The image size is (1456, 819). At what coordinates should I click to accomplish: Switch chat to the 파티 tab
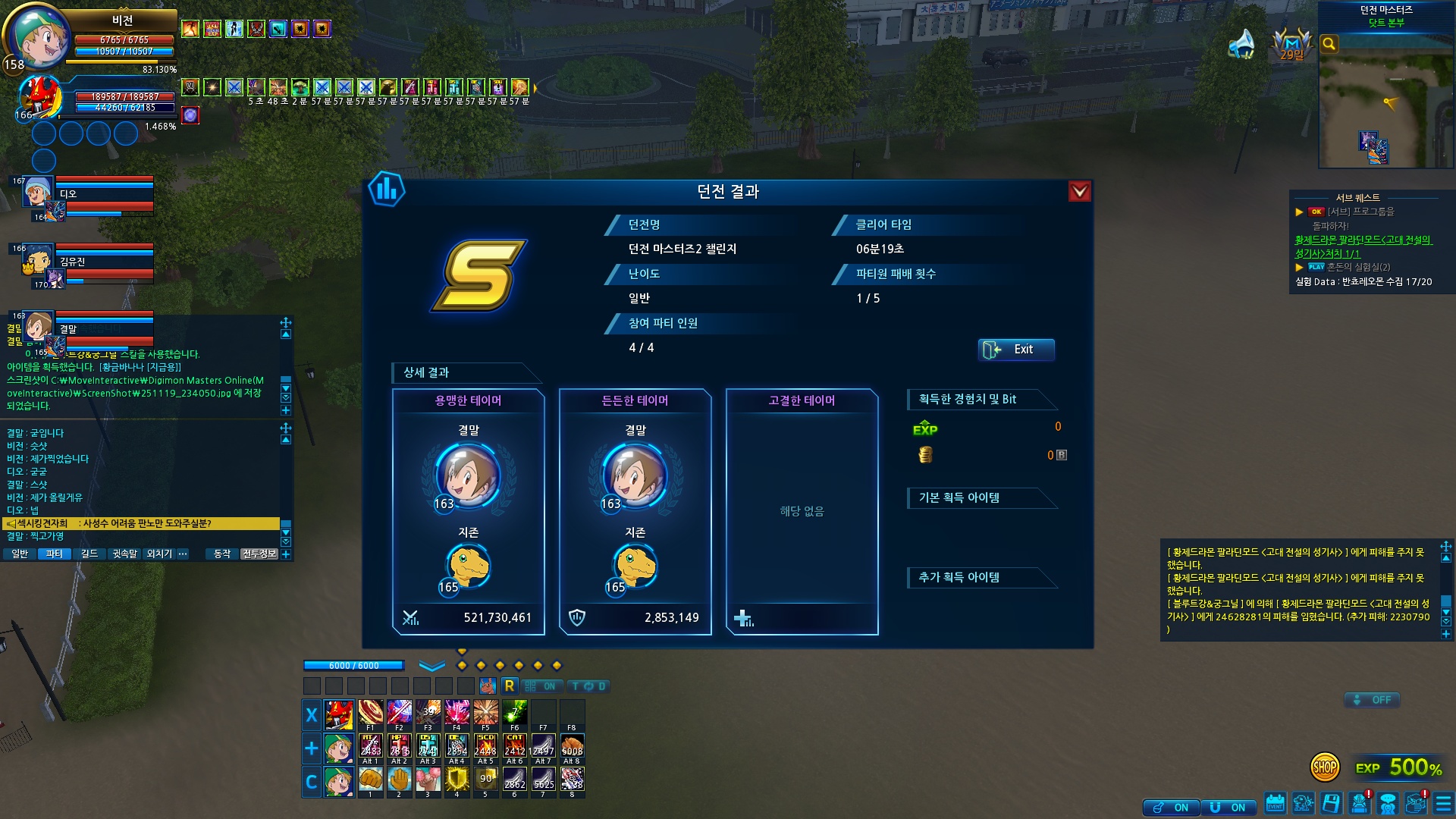point(54,554)
